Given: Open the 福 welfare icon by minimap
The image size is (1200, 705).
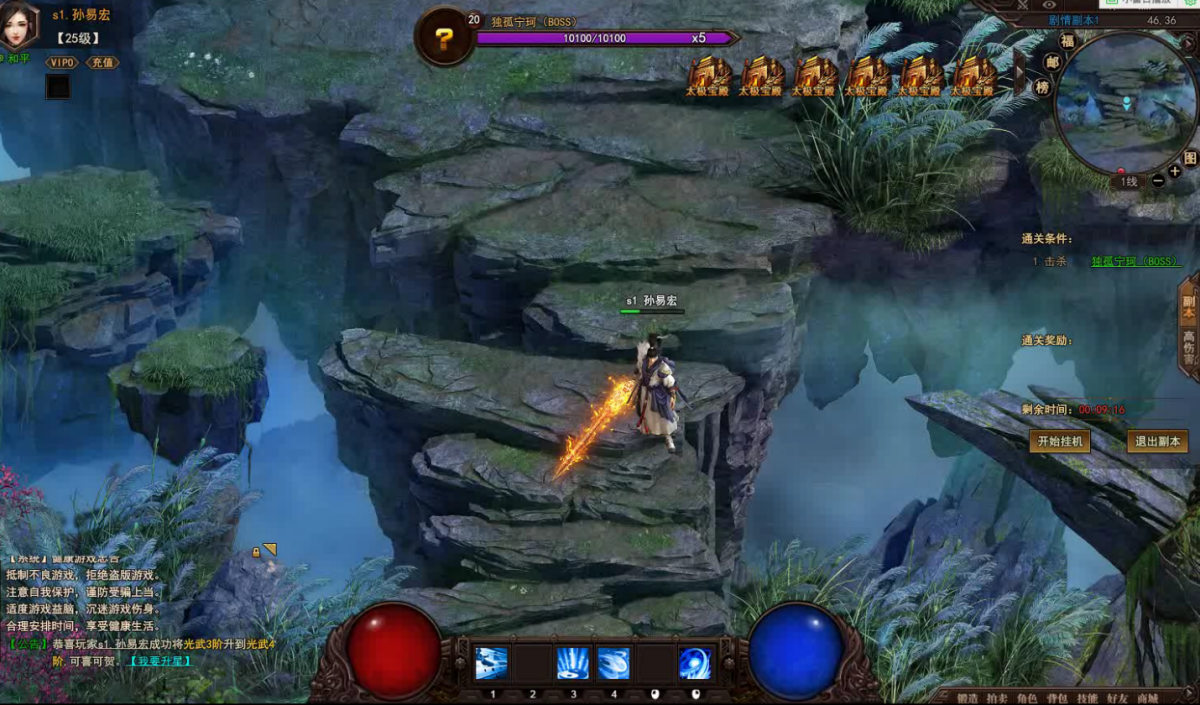Looking at the screenshot, I should (1067, 42).
